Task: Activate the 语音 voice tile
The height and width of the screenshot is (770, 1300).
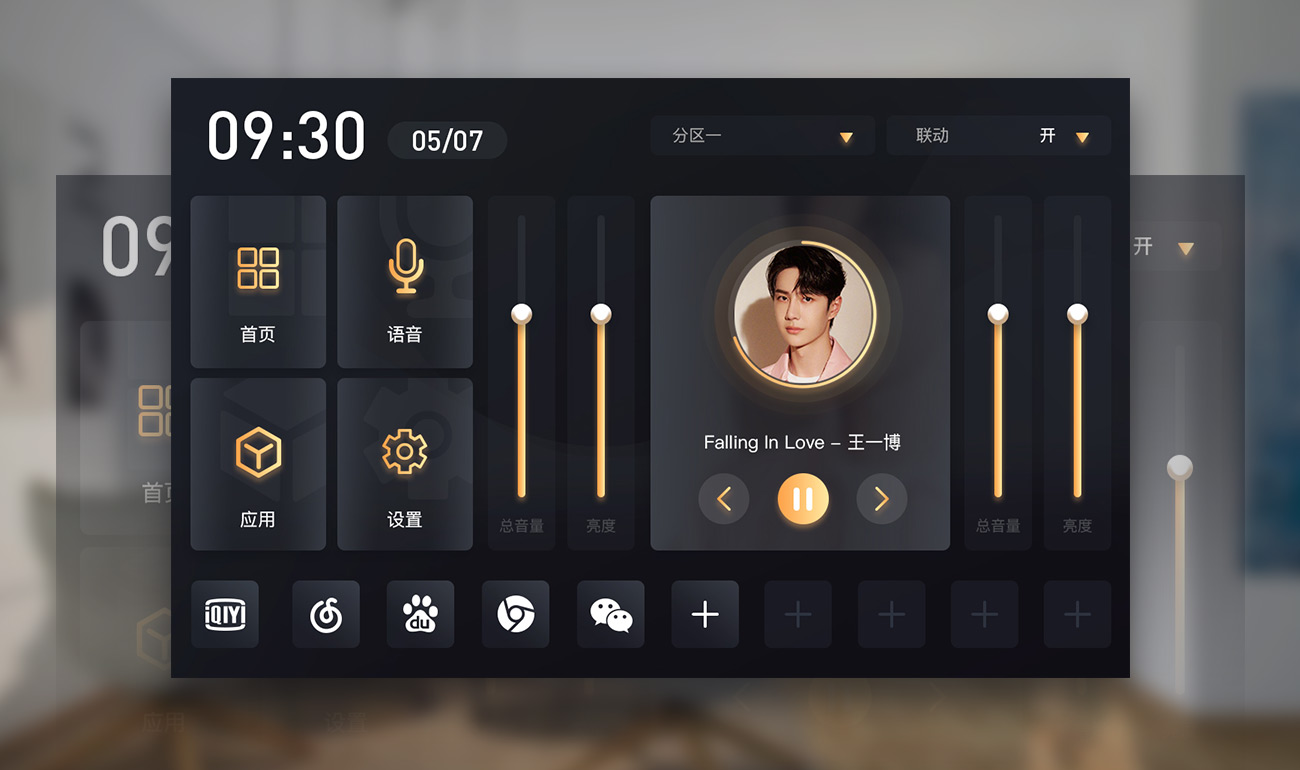Action: (405, 282)
